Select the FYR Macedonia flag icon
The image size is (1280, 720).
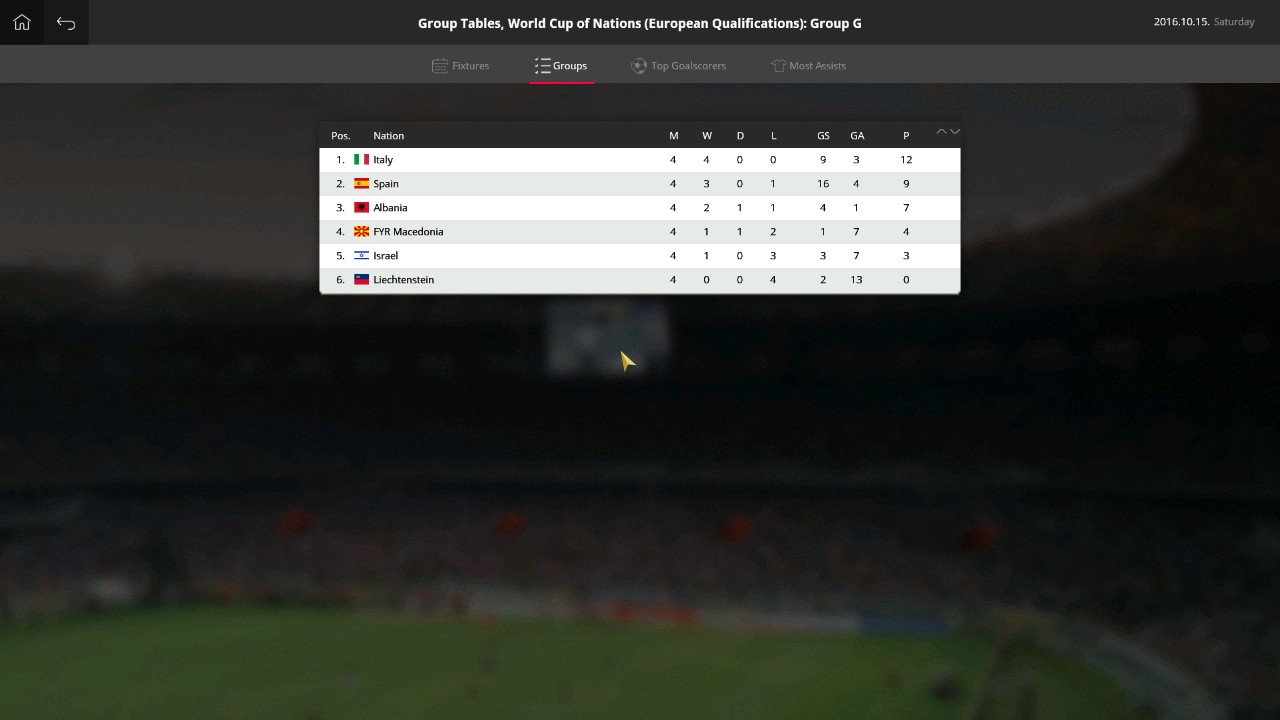361,231
